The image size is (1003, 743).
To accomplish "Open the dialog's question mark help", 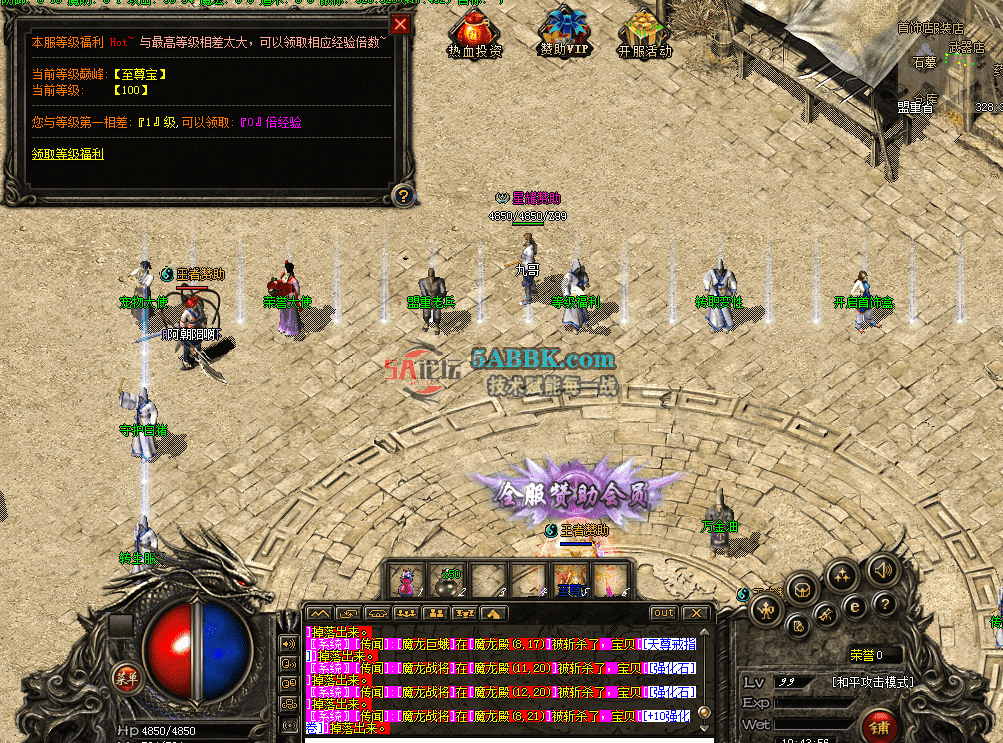I will pyautogui.click(x=402, y=195).
